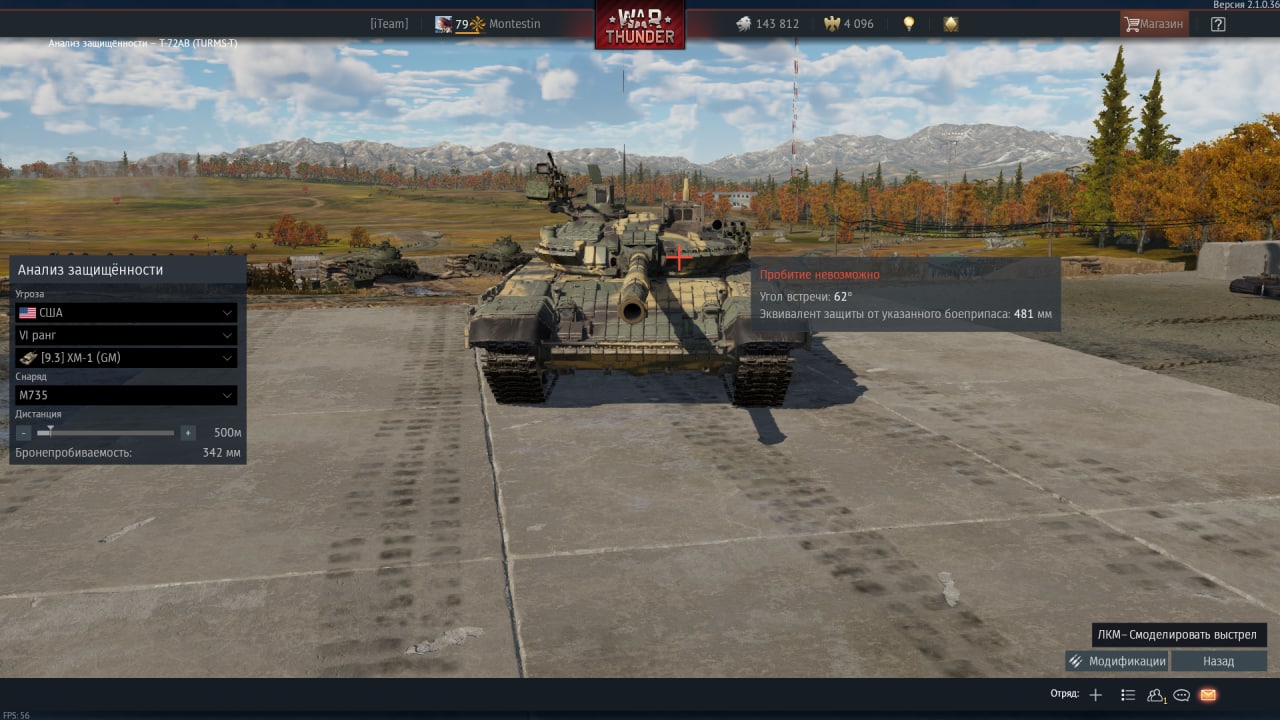Add squad member with plus icon
The height and width of the screenshot is (720, 1280).
(1095, 695)
